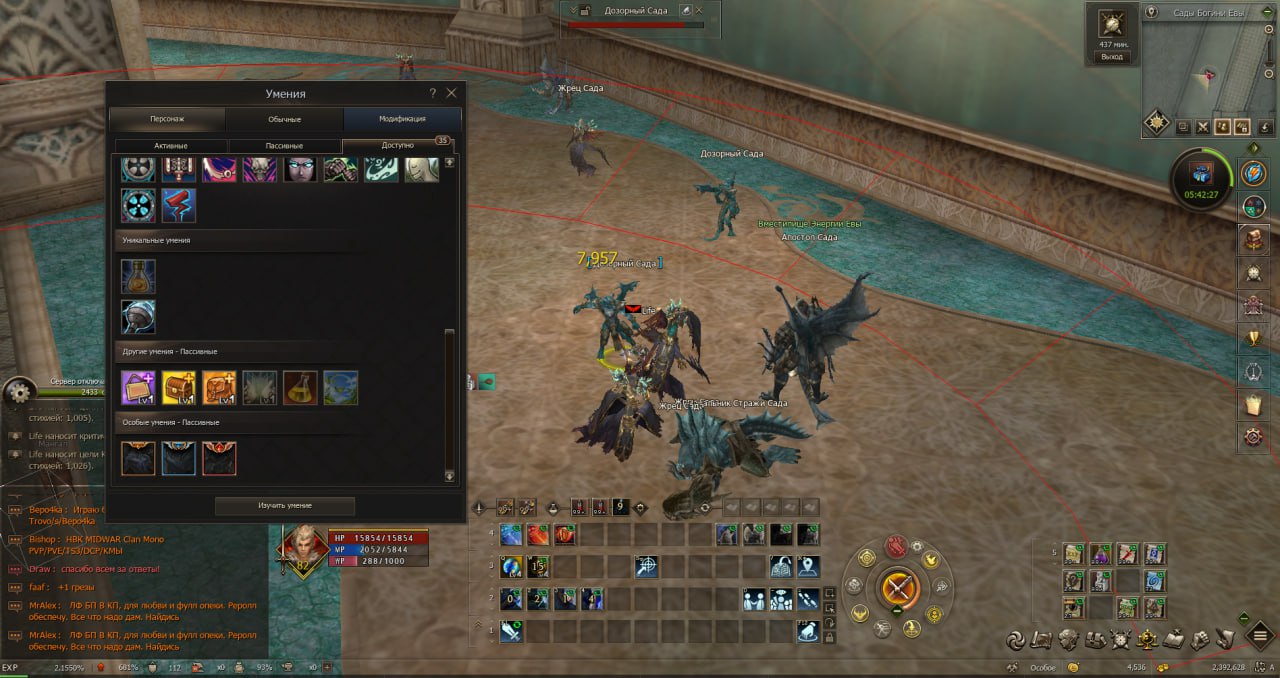Click the central crossed-swords attack button
Screen dimensions: 1280x678
point(897,585)
